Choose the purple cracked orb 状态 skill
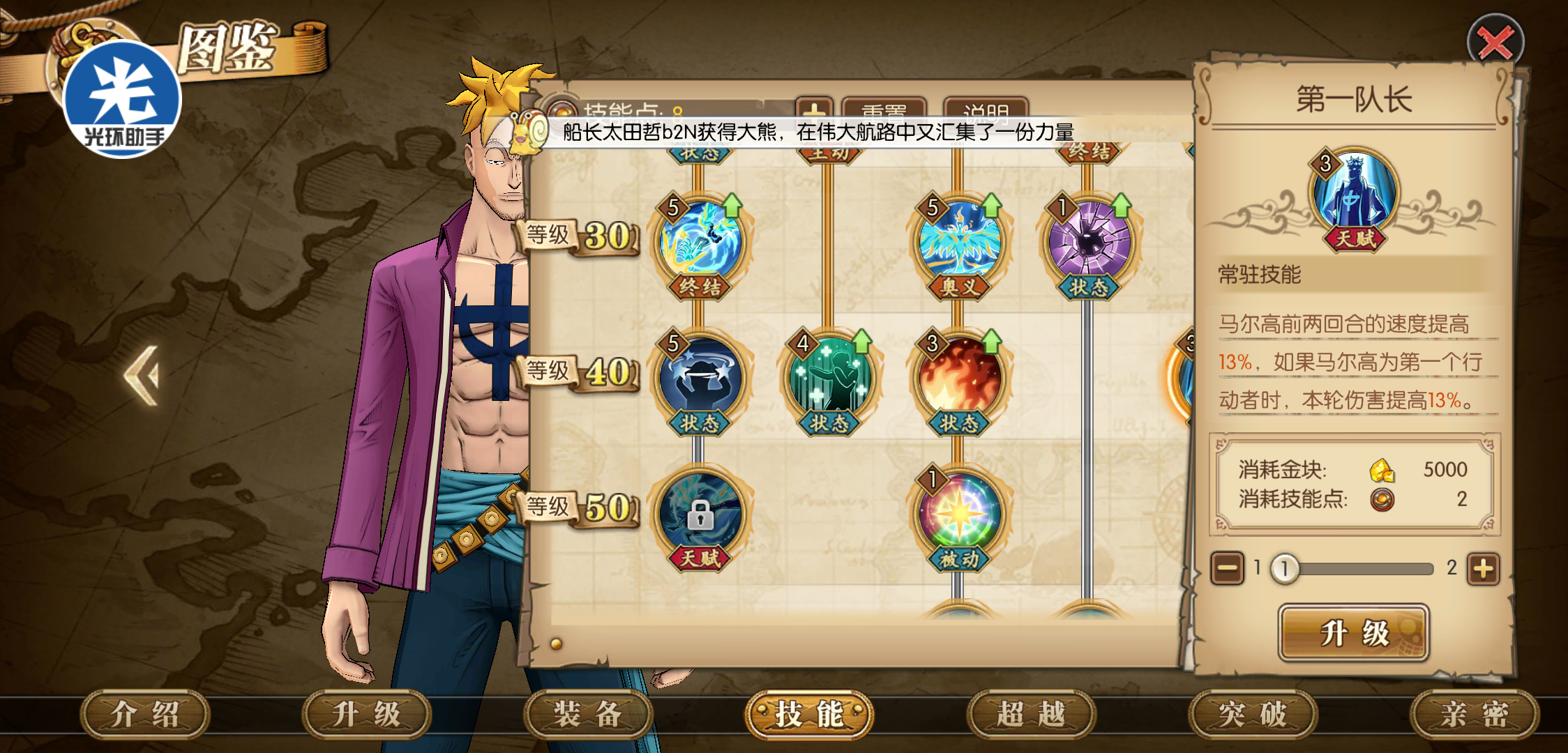This screenshot has width=1568, height=753. tap(1089, 242)
